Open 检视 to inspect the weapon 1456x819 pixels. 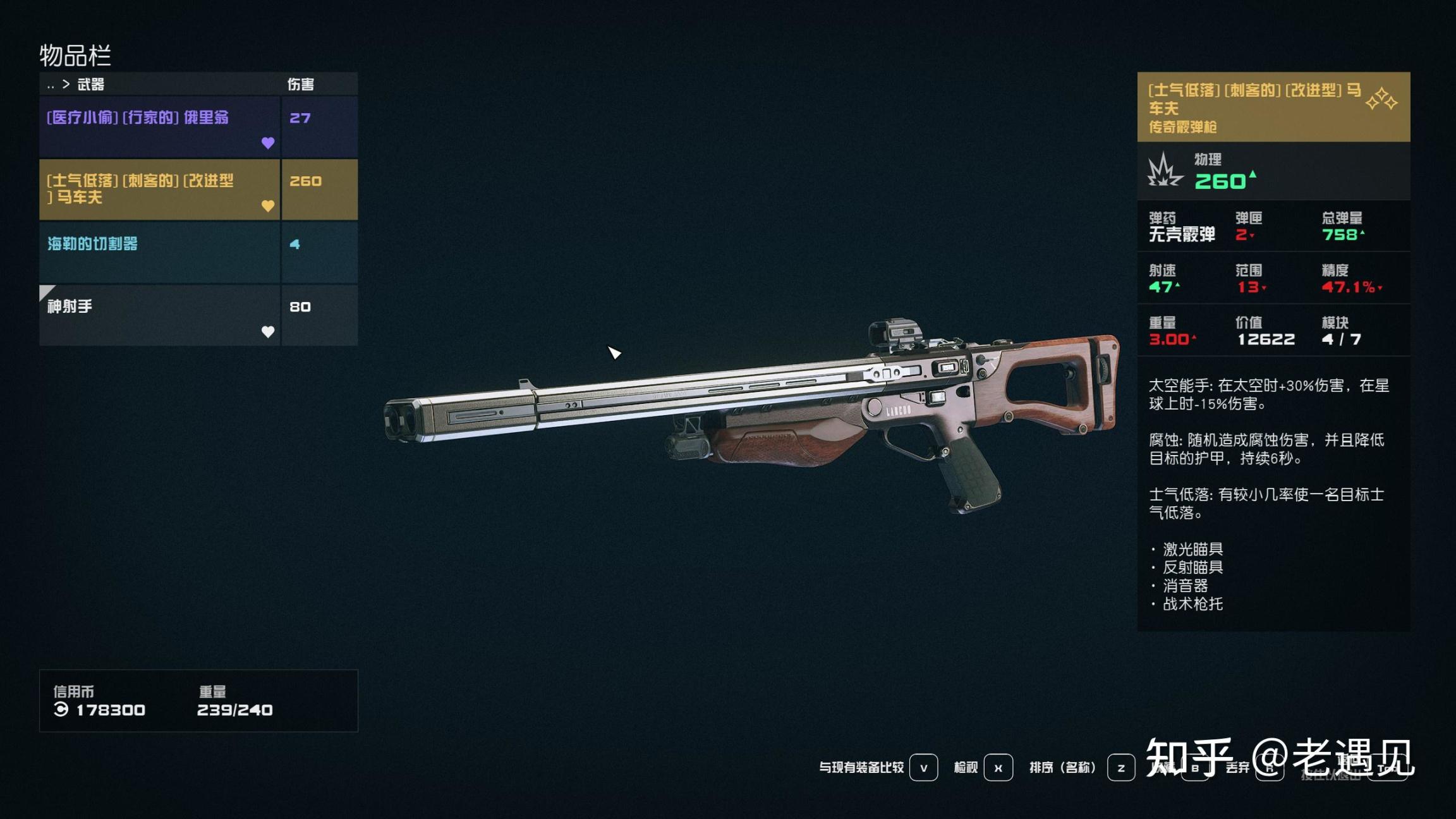[x=998, y=768]
